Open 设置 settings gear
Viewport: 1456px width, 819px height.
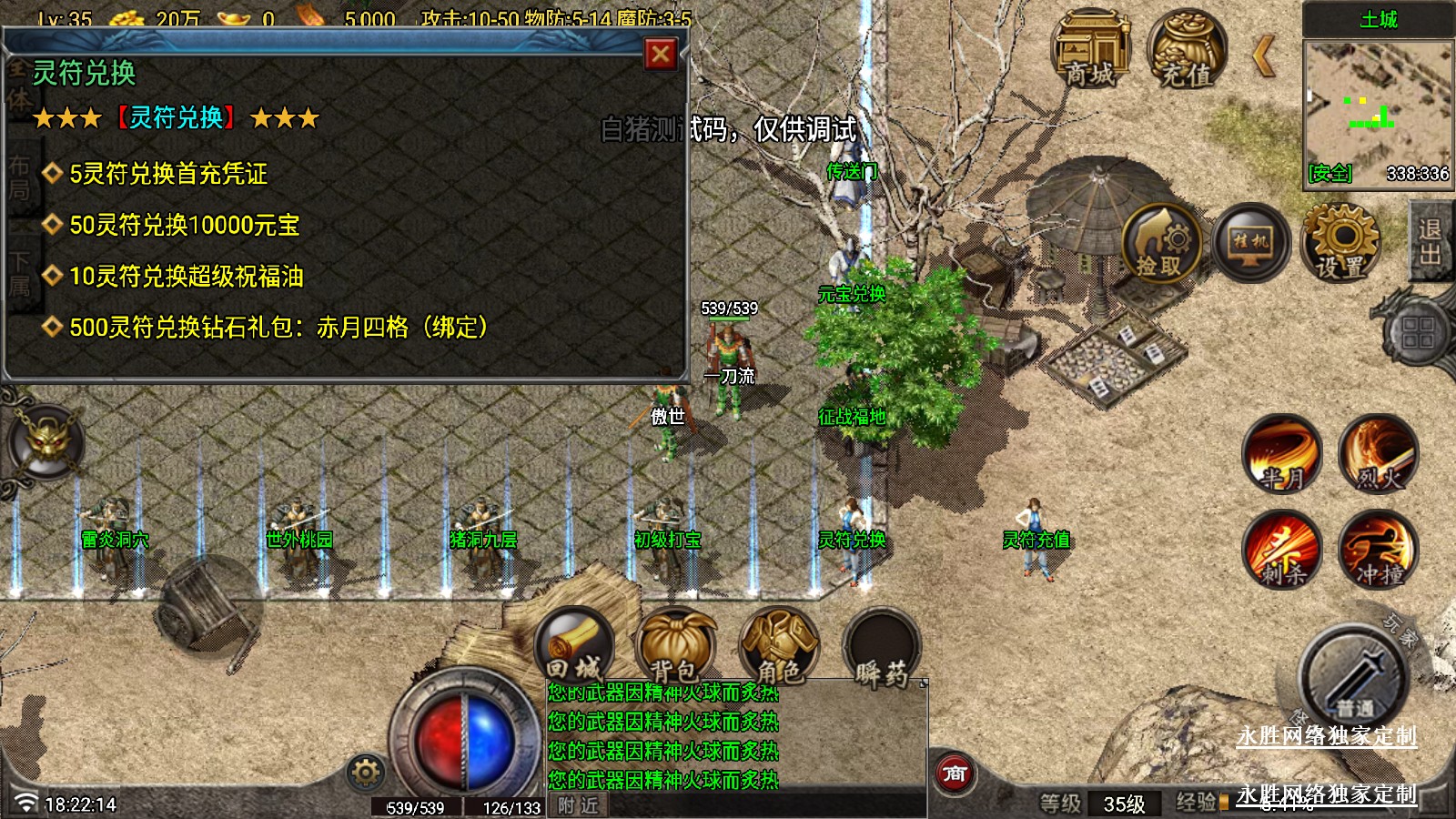[1341, 243]
